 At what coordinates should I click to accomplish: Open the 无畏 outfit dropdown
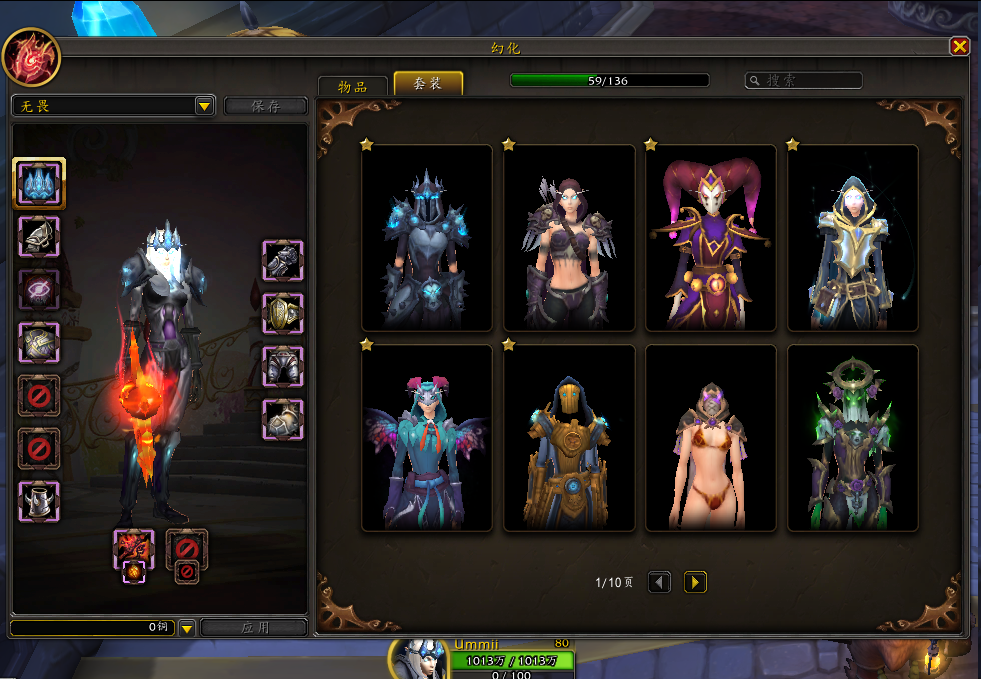click(x=204, y=106)
